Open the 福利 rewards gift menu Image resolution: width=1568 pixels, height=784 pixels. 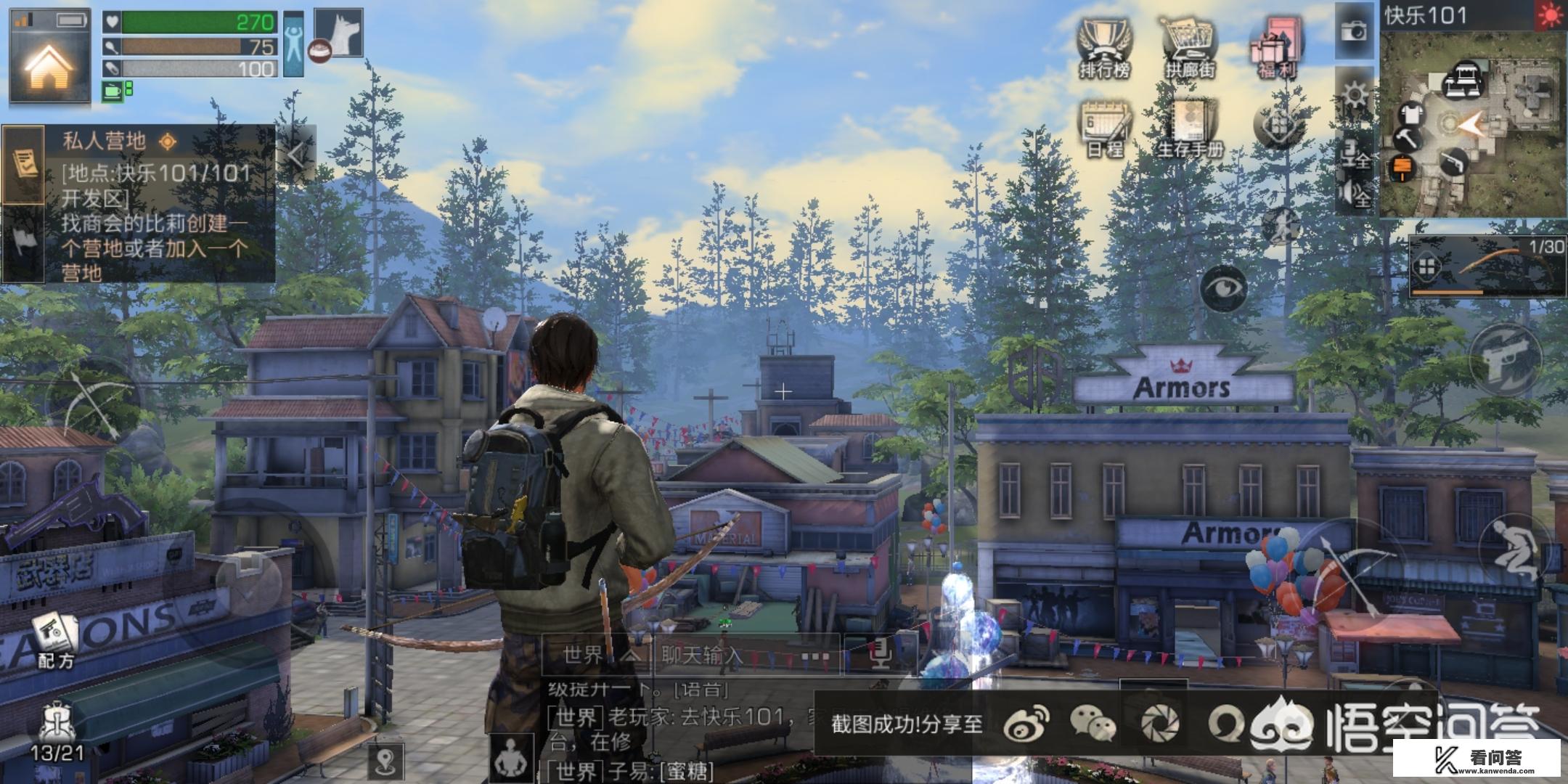[1276, 48]
